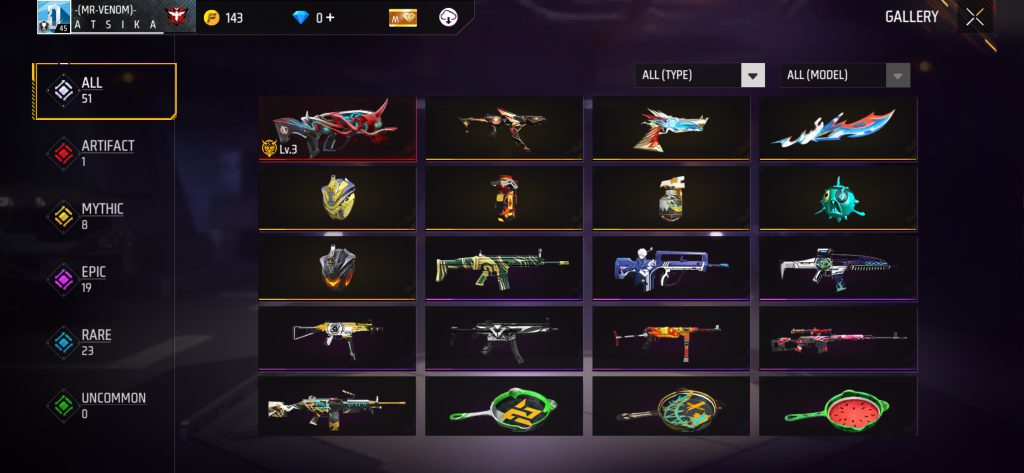This screenshot has width=1024, height=473.
Task: Open the gold membership card icon
Action: [x=403, y=18]
